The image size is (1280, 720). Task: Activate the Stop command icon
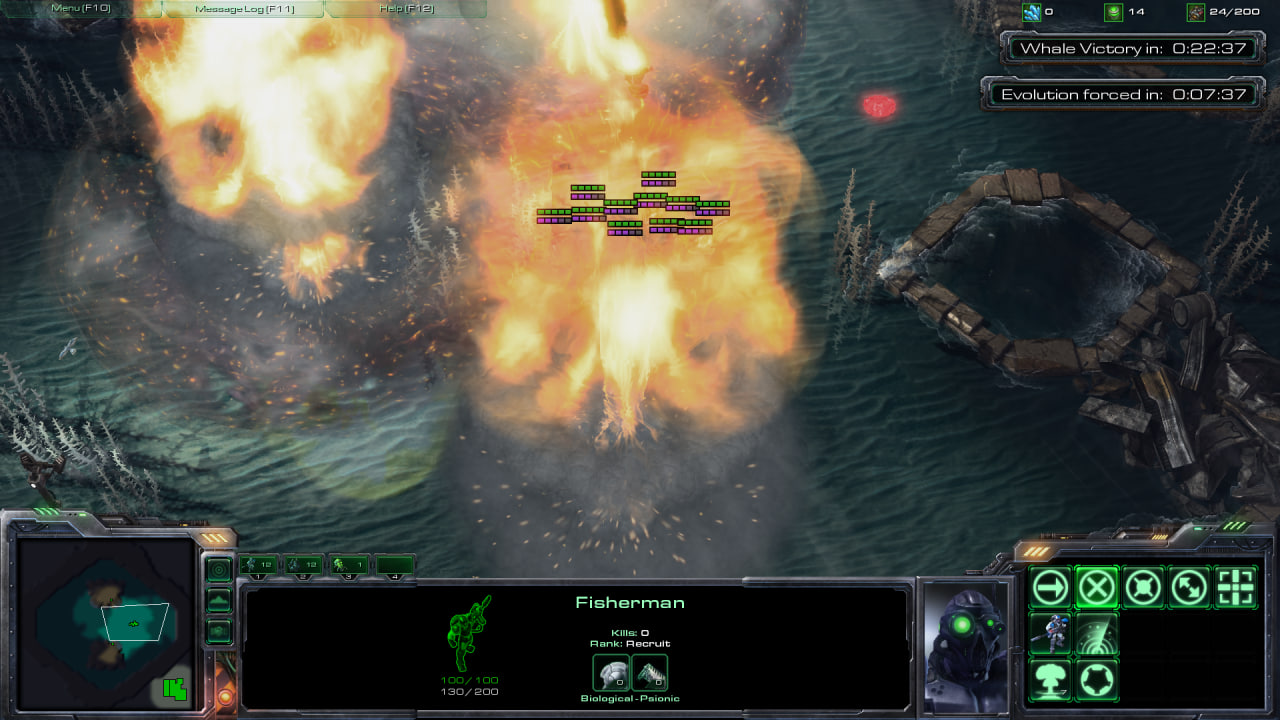point(1097,588)
